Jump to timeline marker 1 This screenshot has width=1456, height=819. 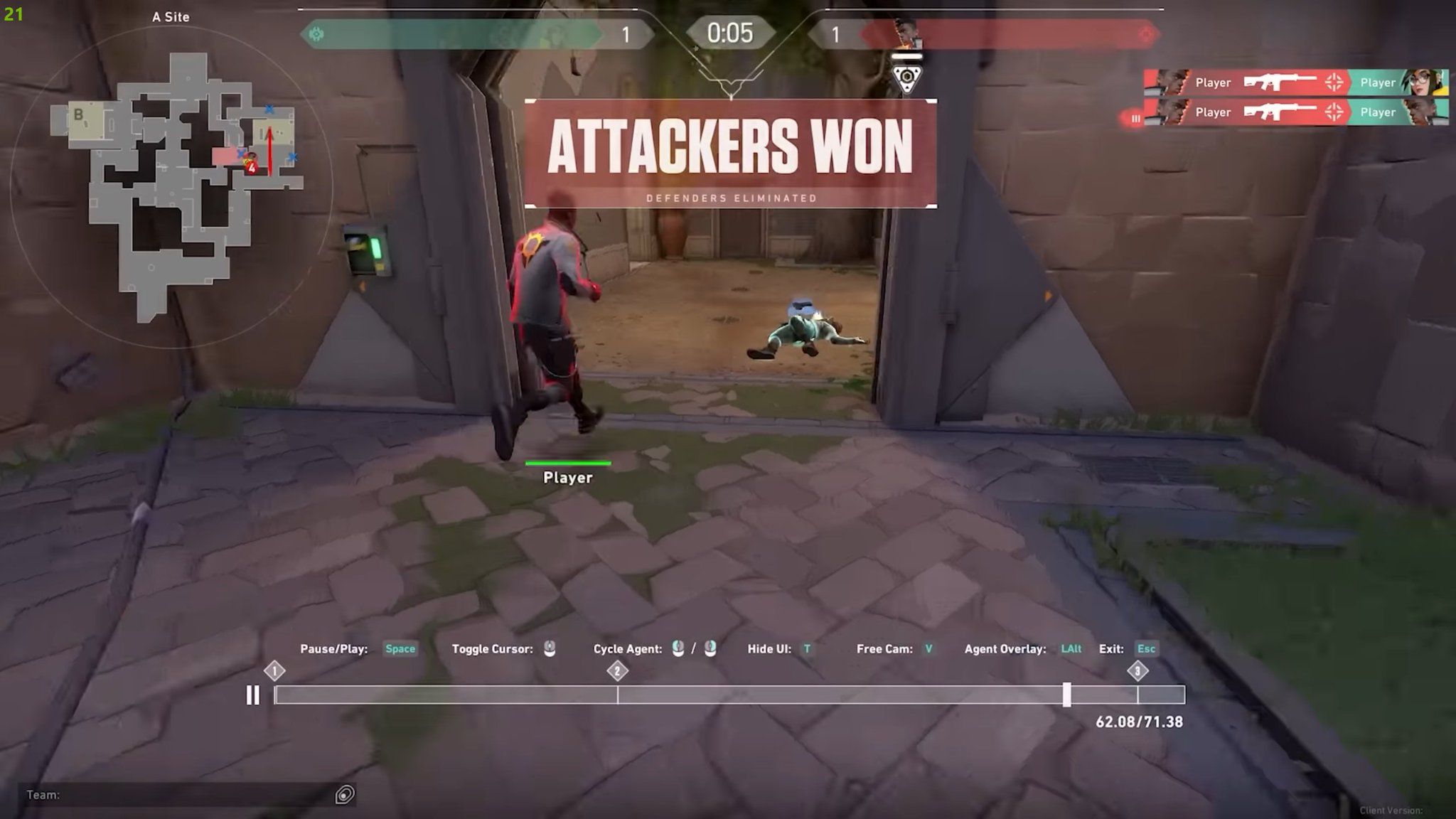(274, 670)
